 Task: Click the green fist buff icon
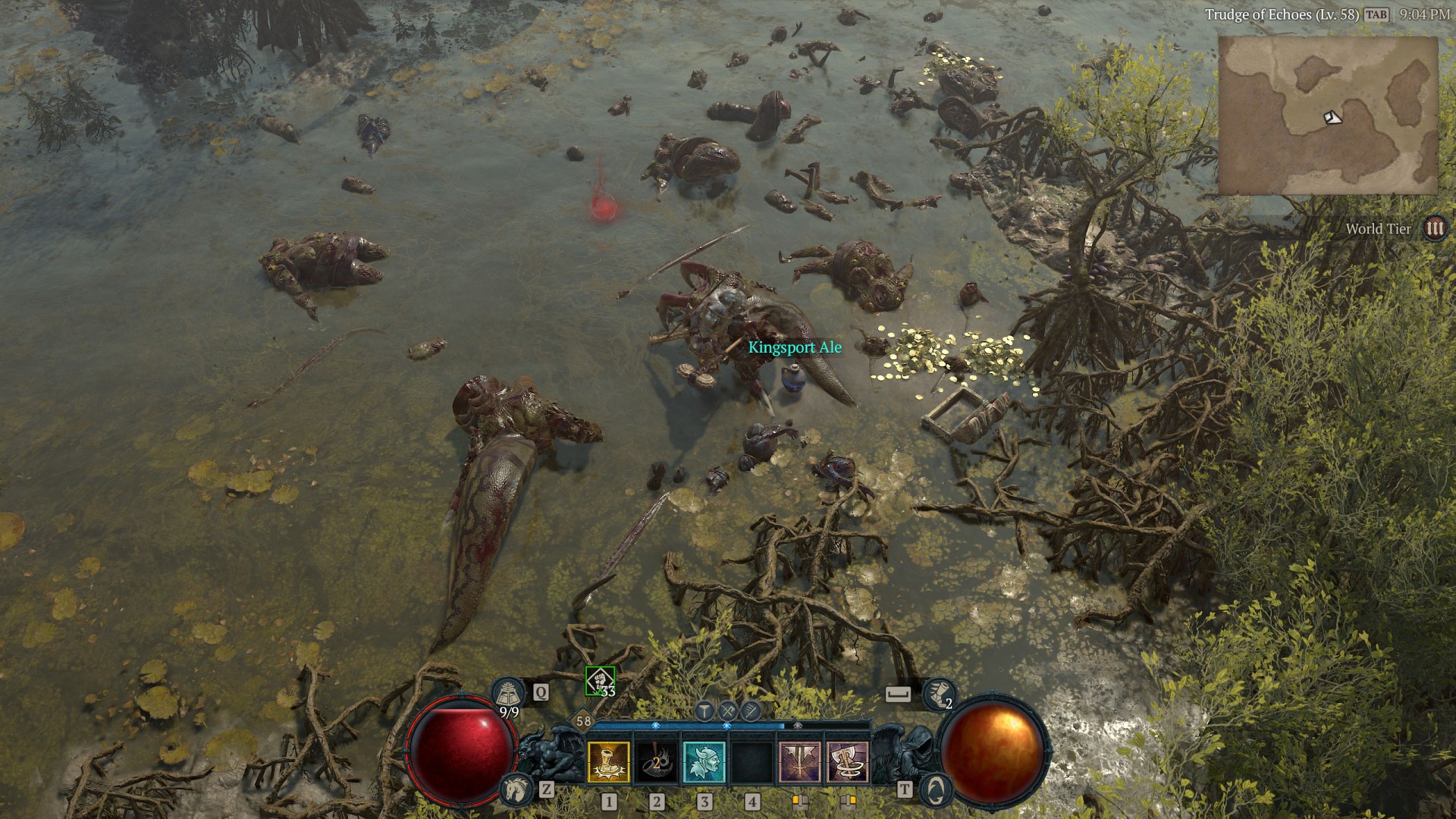click(x=600, y=681)
